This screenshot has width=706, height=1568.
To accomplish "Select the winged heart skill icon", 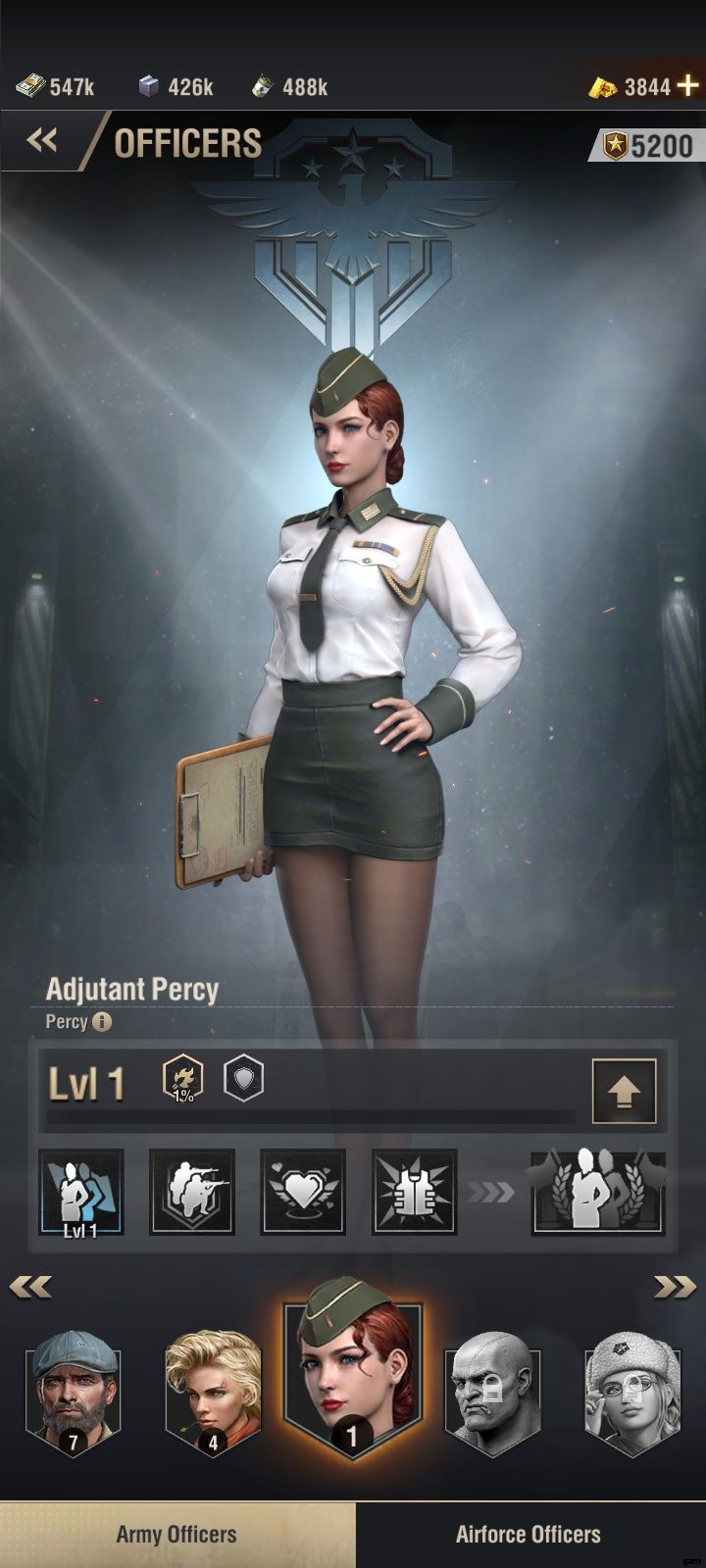I will [x=303, y=1192].
